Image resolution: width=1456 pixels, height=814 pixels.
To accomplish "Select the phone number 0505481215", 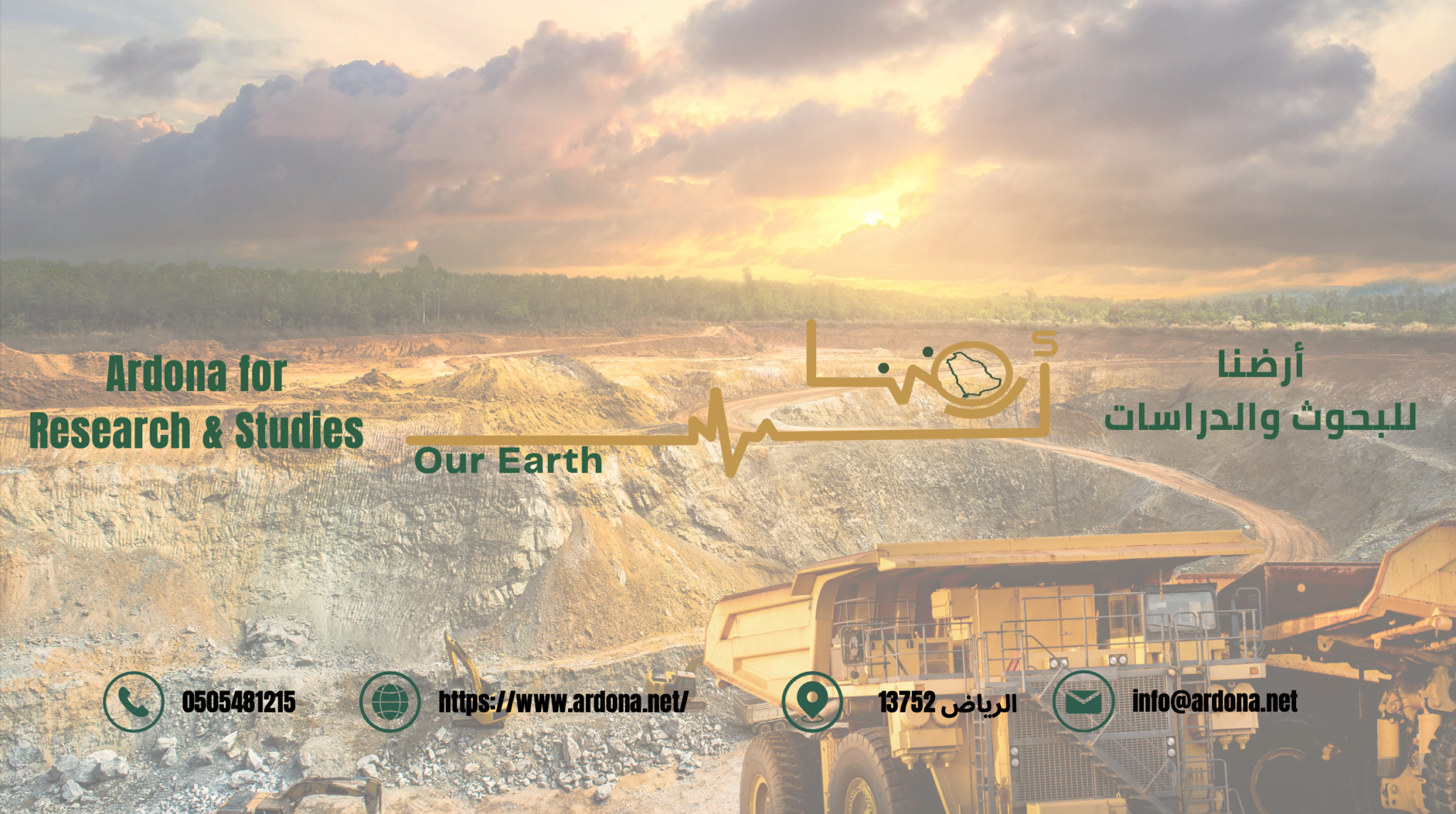I will pos(238,702).
